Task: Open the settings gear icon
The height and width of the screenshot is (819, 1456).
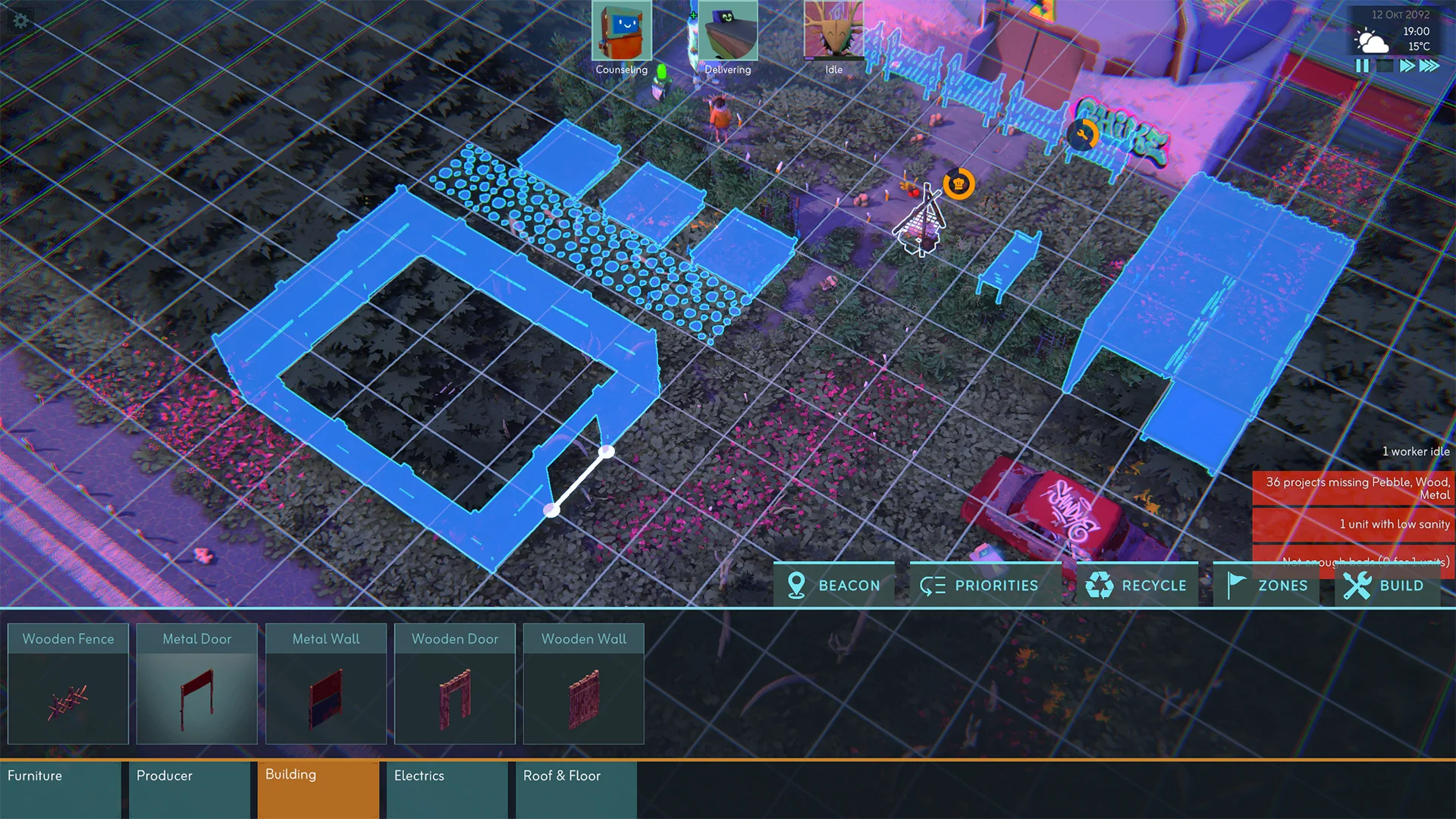Action: pyautogui.click(x=20, y=20)
